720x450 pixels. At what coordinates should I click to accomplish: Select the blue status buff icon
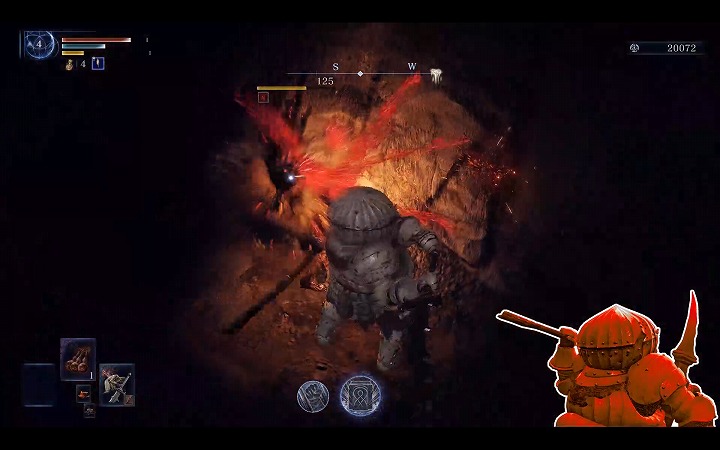(98, 64)
